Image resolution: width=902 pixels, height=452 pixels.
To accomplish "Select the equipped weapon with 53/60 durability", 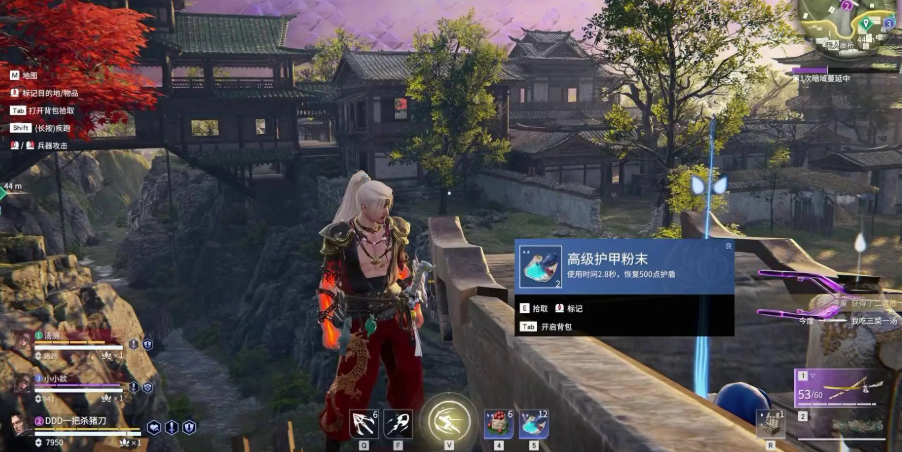I will (840, 388).
